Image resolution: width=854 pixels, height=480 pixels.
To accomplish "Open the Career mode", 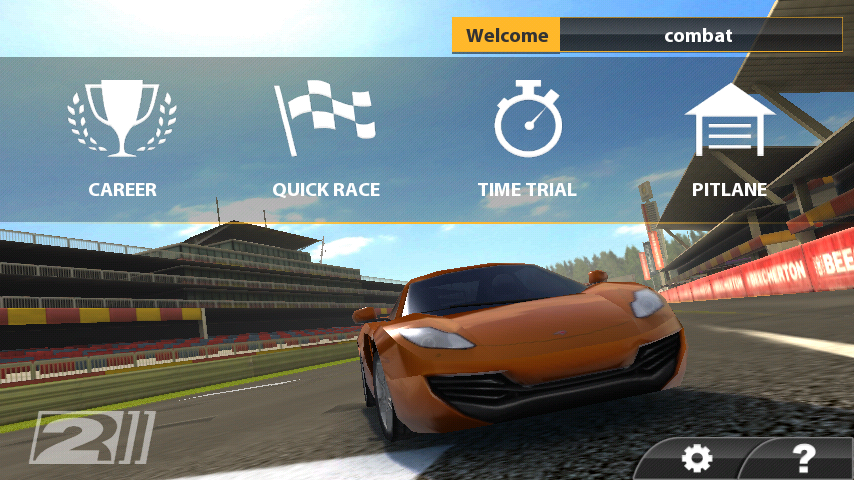I will [122, 139].
